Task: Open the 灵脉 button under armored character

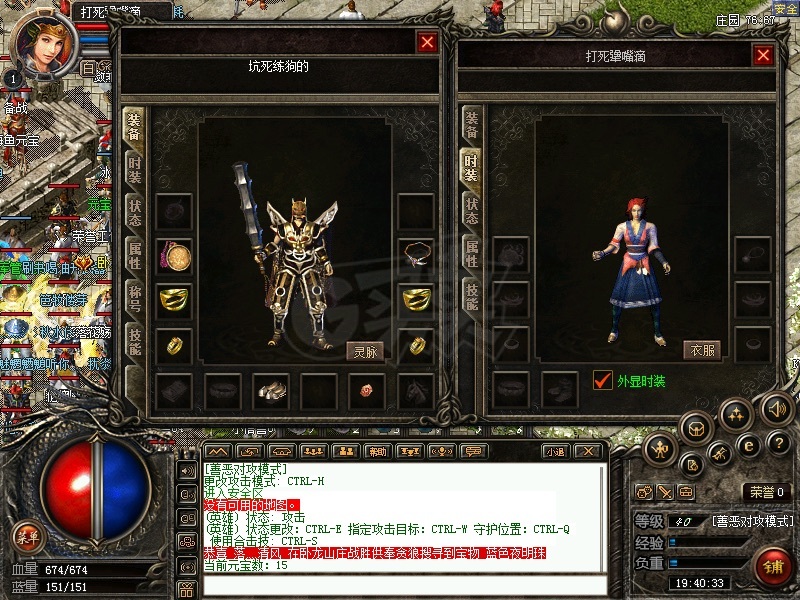Action: [364, 351]
